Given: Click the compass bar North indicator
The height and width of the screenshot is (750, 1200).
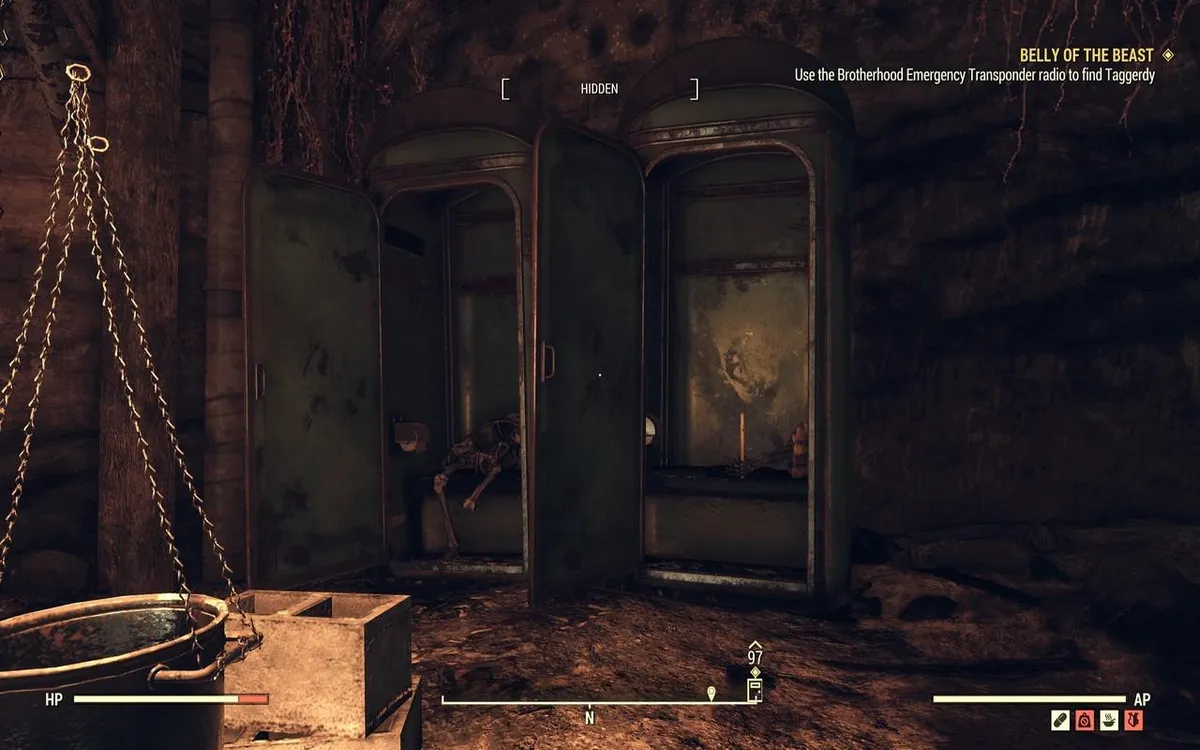Looking at the screenshot, I should (590, 717).
